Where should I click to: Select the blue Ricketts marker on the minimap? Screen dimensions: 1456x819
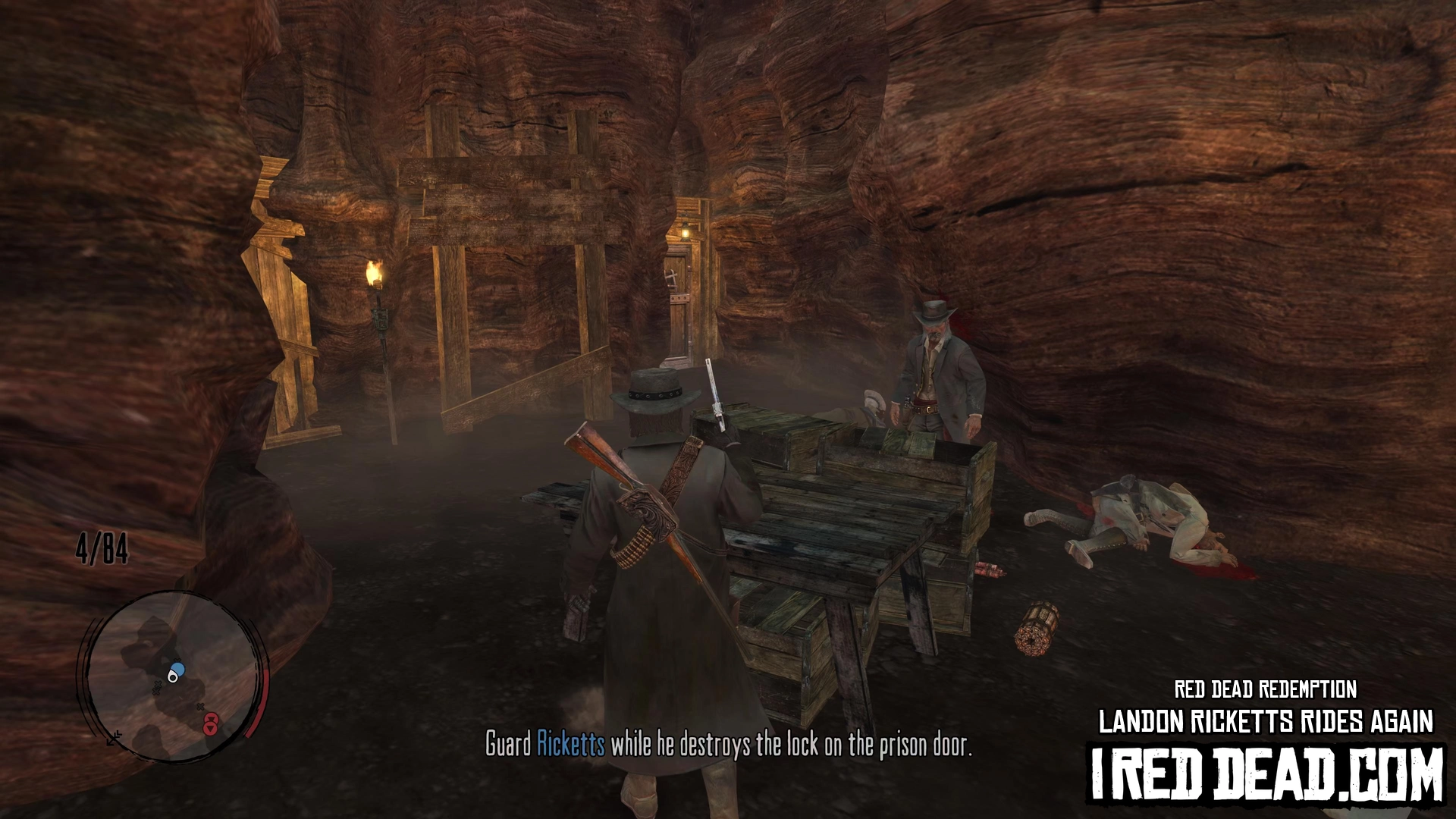pyautogui.click(x=178, y=670)
